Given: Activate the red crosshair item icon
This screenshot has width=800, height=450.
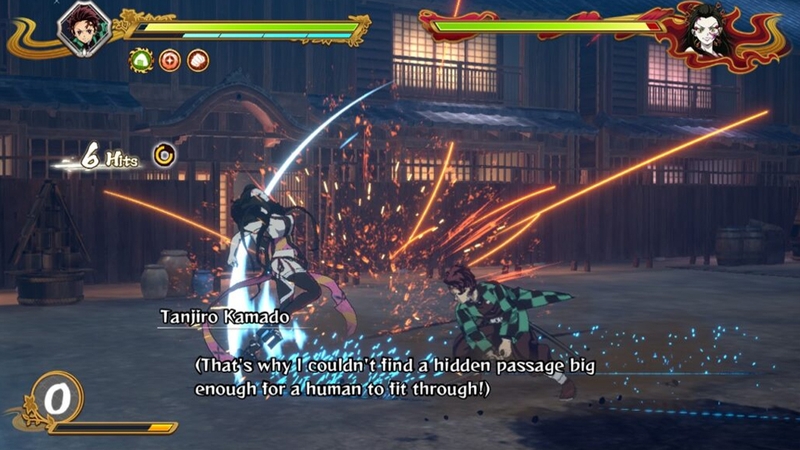Looking at the screenshot, I should tap(170, 60).
